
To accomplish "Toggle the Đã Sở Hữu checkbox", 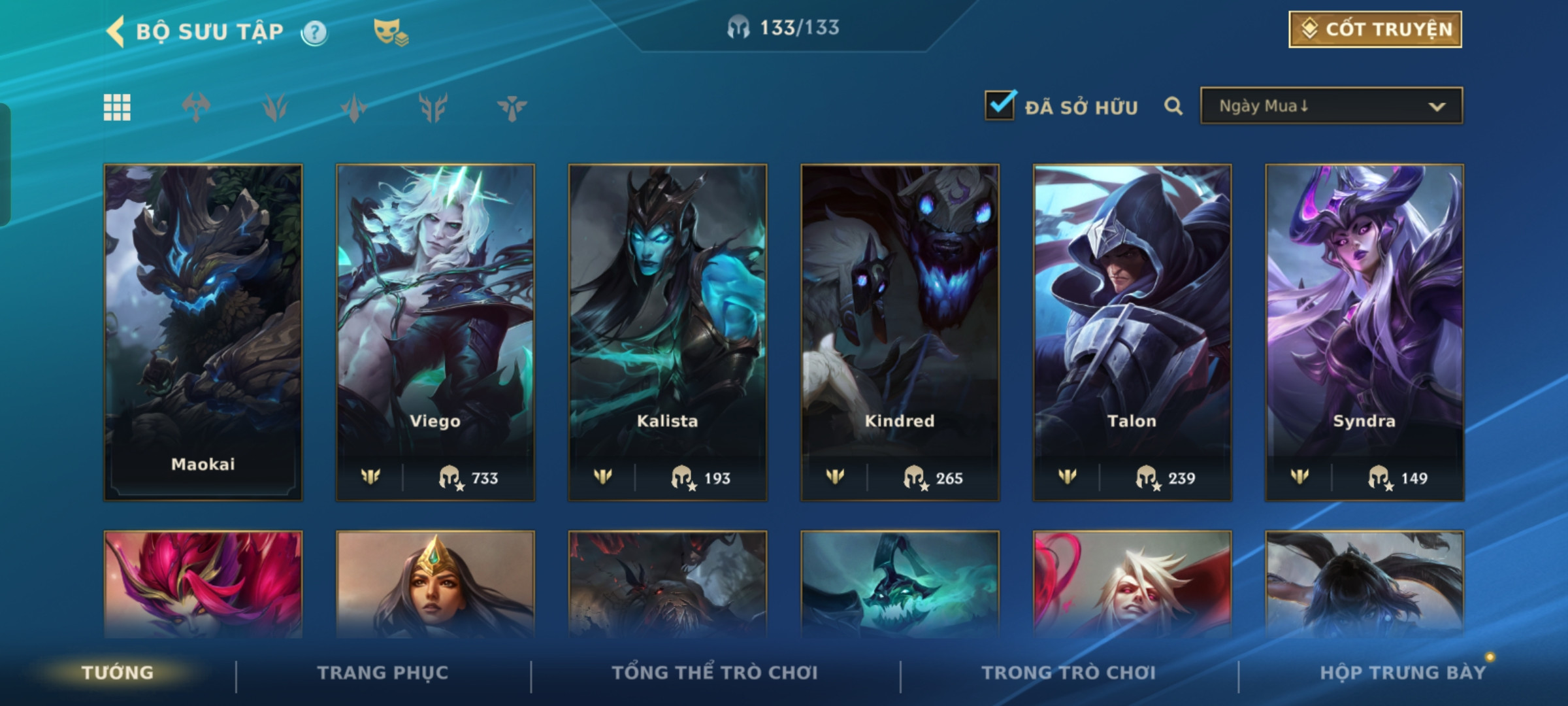I will pos(1000,106).
